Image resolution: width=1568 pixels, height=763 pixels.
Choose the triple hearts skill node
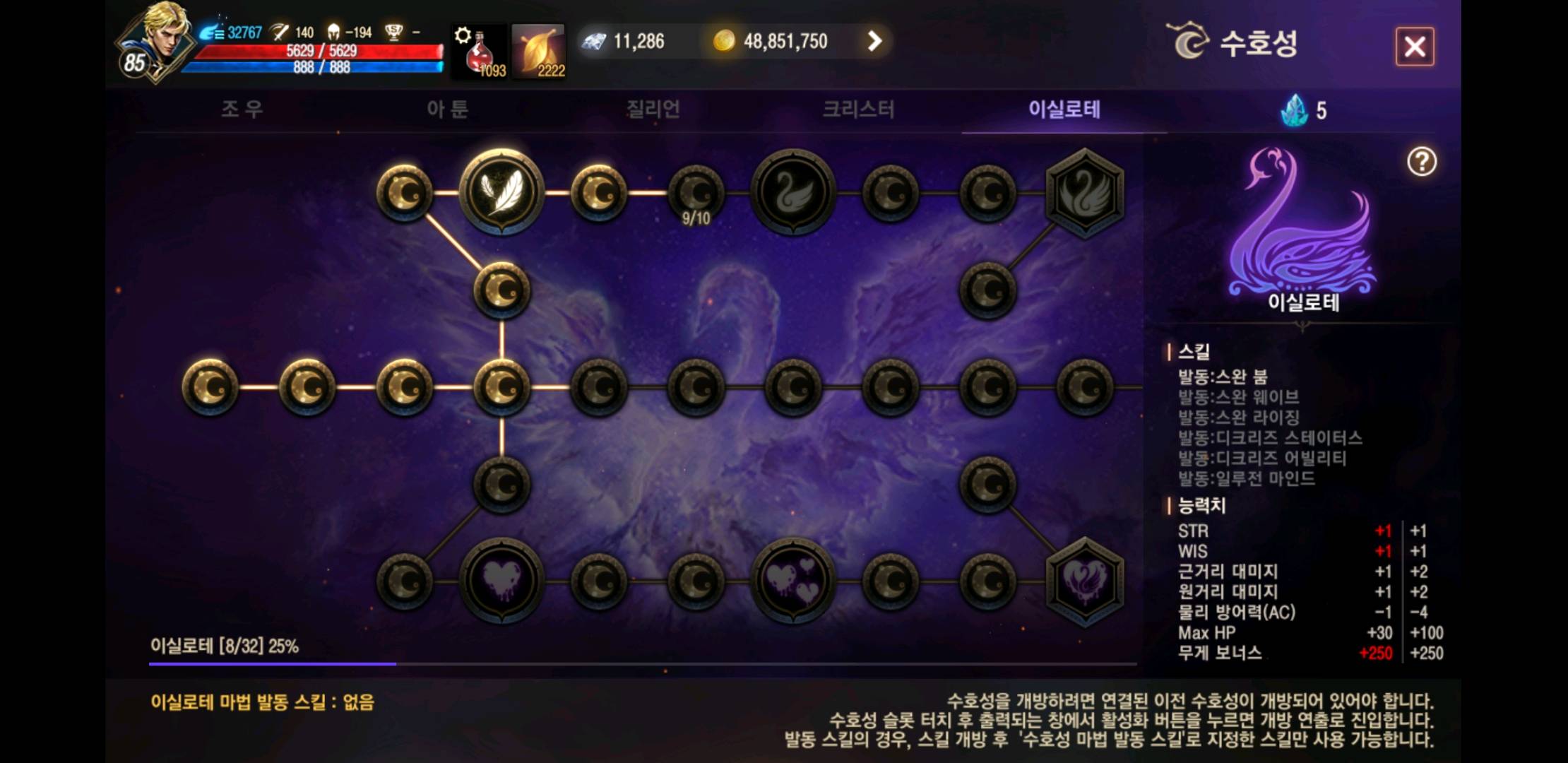click(793, 581)
